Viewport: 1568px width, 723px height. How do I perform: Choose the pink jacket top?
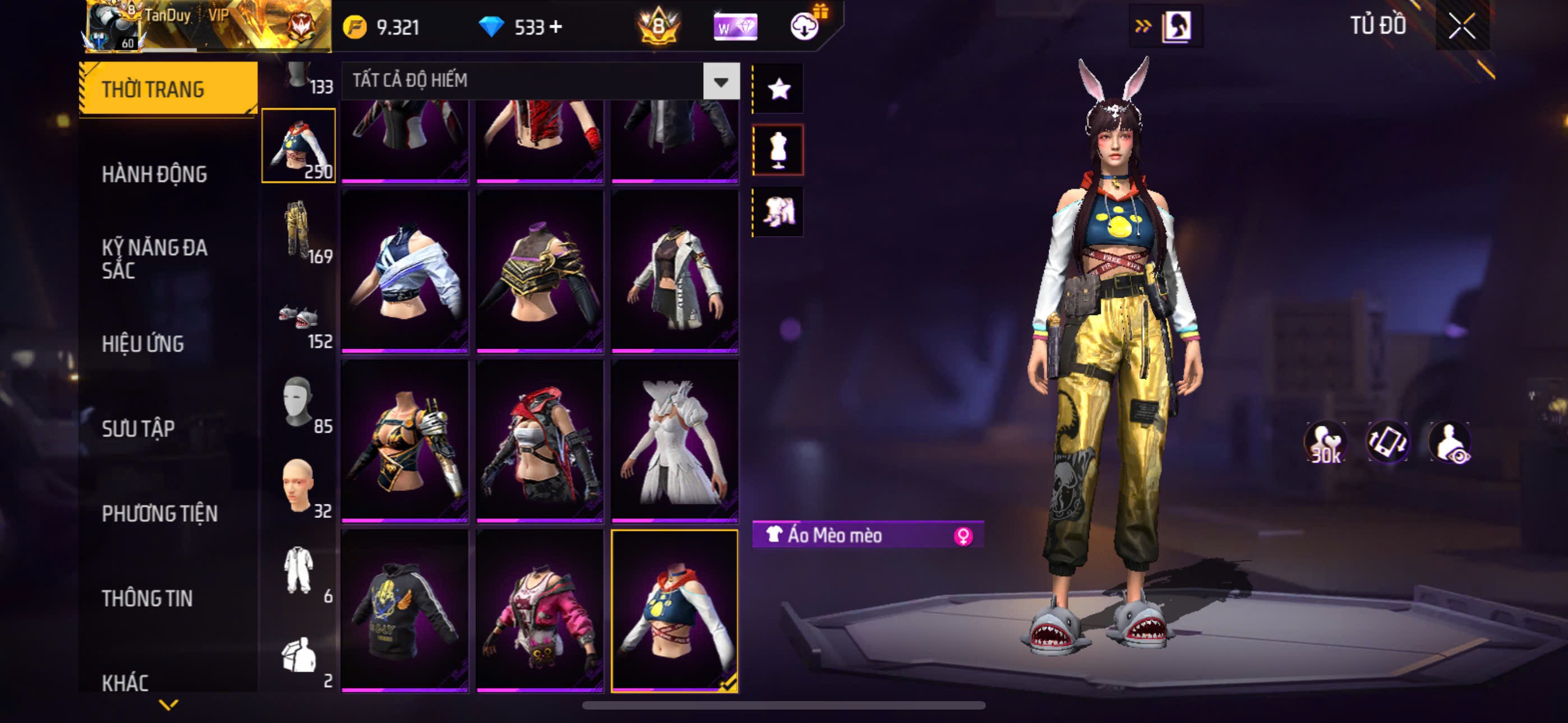click(x=539, y=610)
